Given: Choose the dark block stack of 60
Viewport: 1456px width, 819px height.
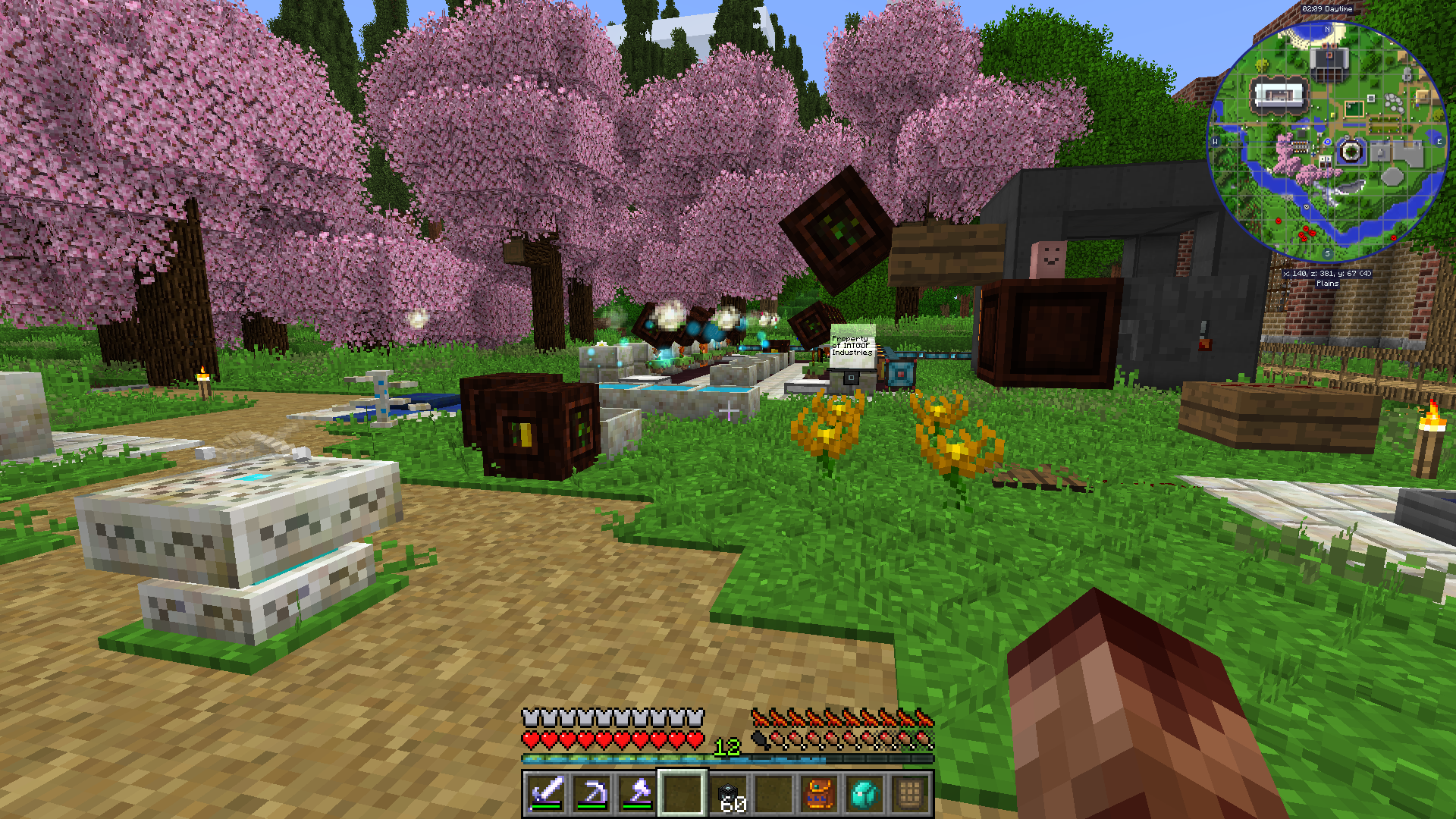Looking at the screenshot, I should [728, 794].
